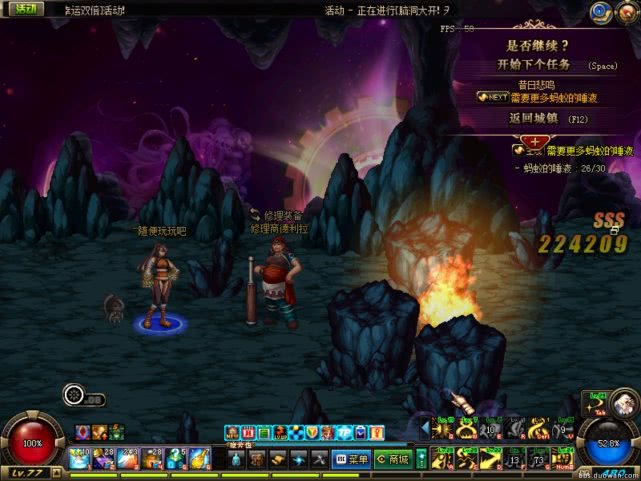The height and width of the screenshot is (481, 641).
Task: Click the red plus expander under the panel
Action: 532,142
